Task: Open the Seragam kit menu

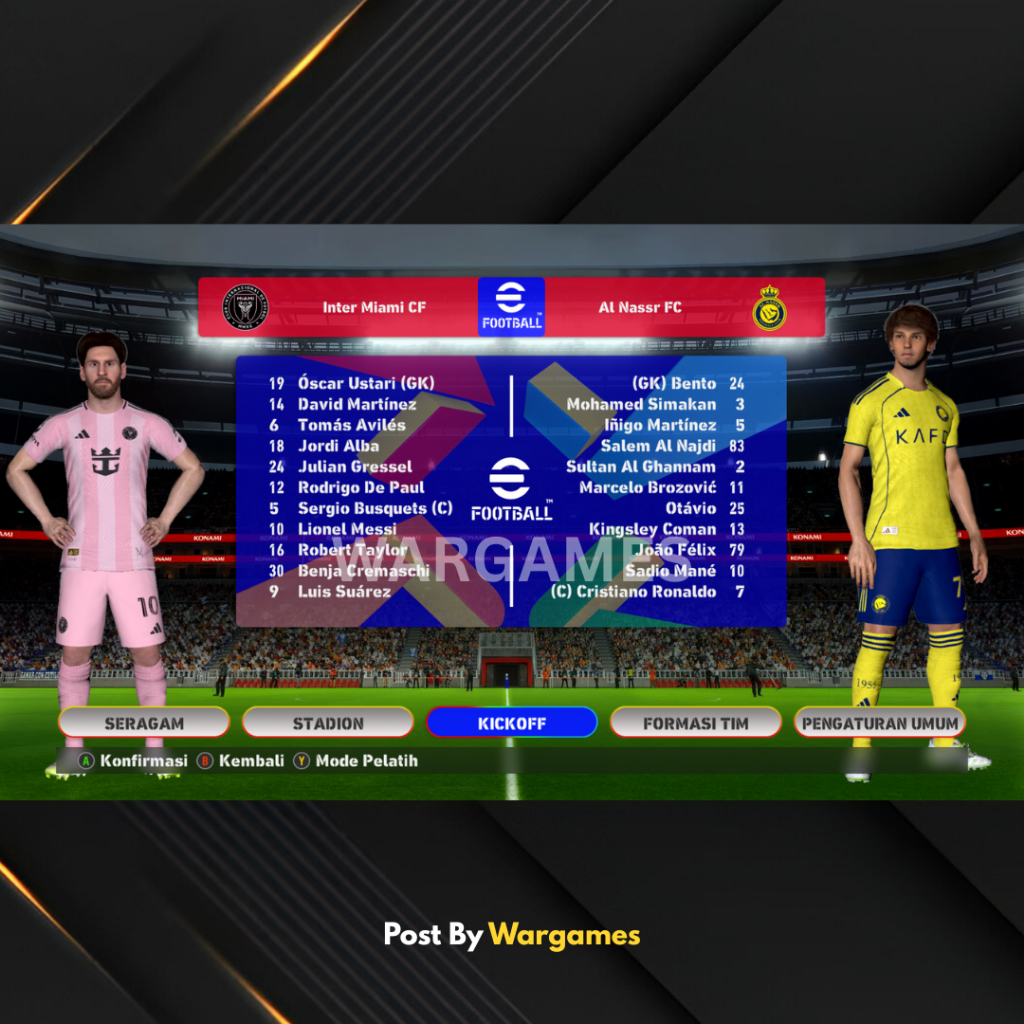Action: [x=144, y=722]
